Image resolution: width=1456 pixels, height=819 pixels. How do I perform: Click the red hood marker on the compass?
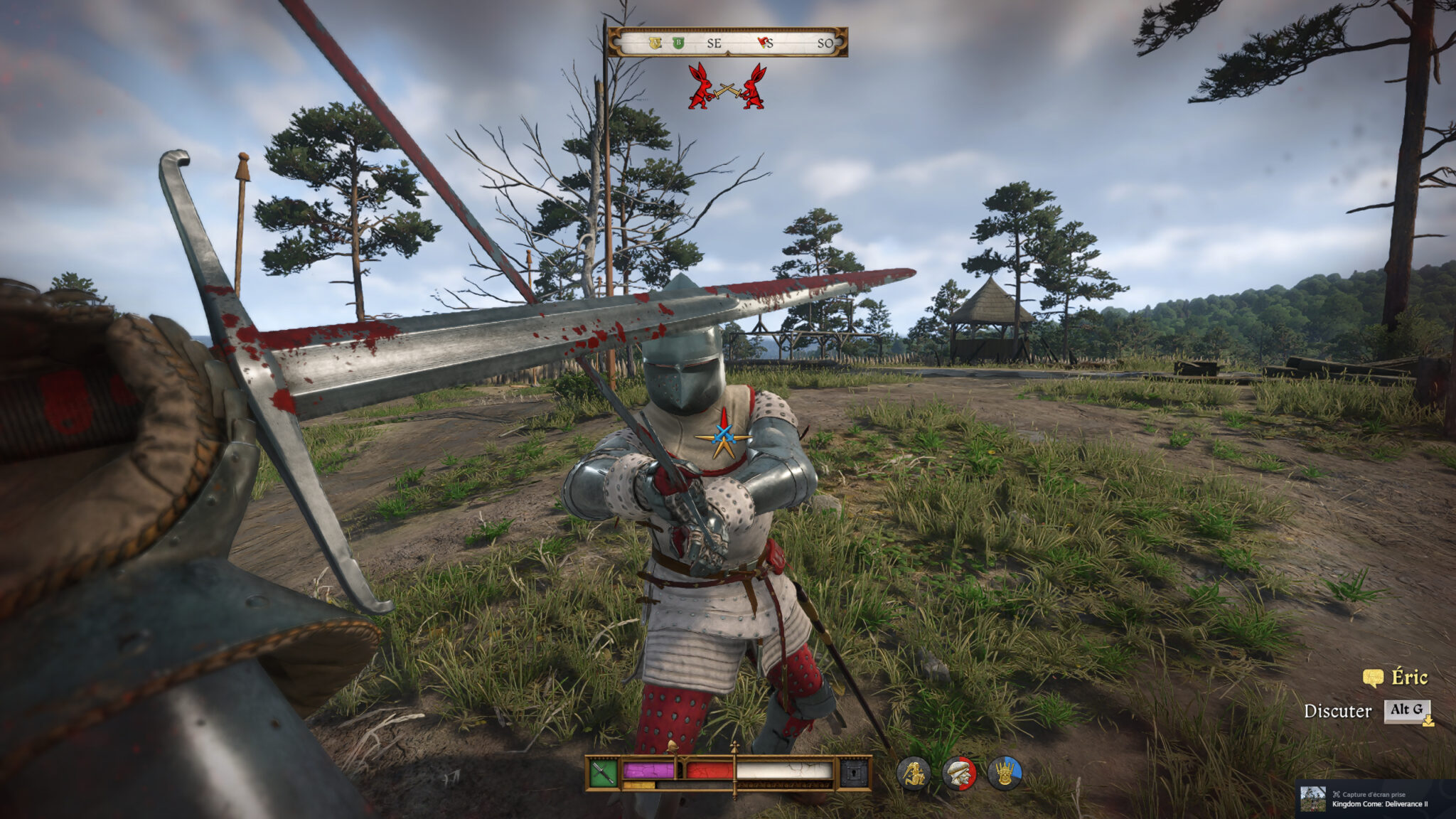coord(764,43)
